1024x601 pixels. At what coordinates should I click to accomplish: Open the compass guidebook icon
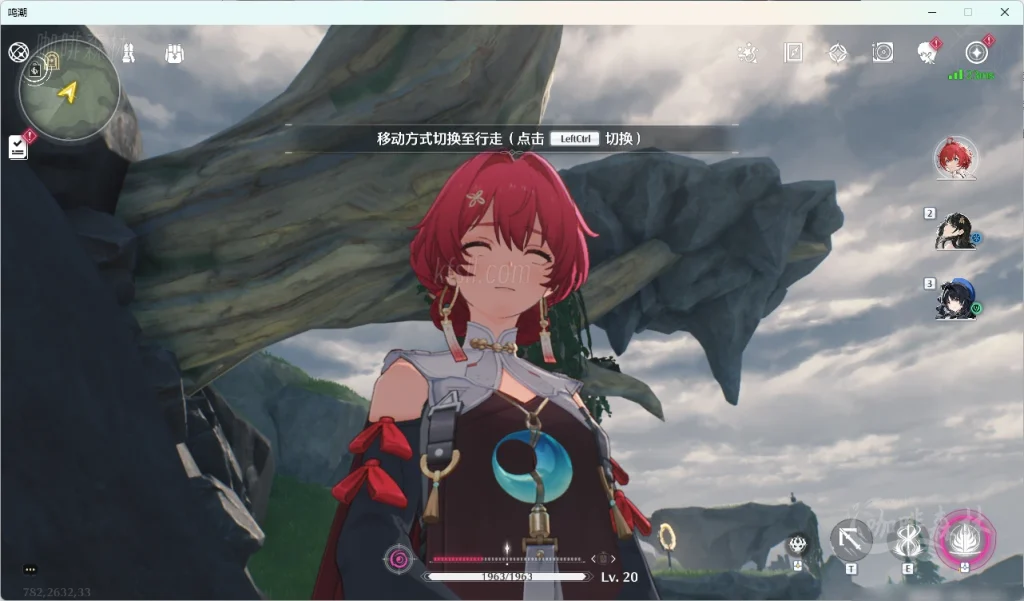[x=793, y=52]
